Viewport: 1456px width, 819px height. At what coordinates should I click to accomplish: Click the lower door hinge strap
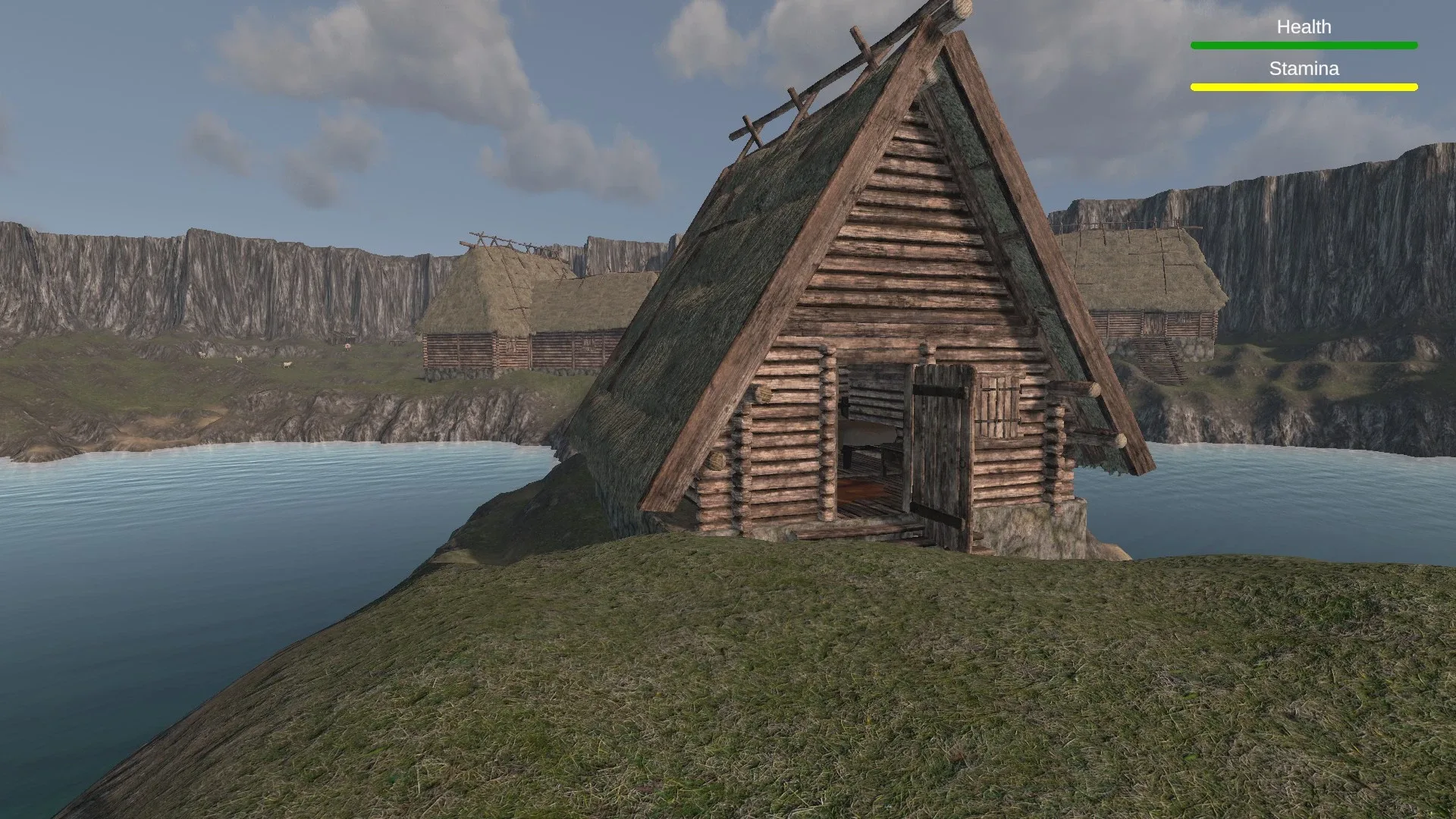(x=939, y=514)
